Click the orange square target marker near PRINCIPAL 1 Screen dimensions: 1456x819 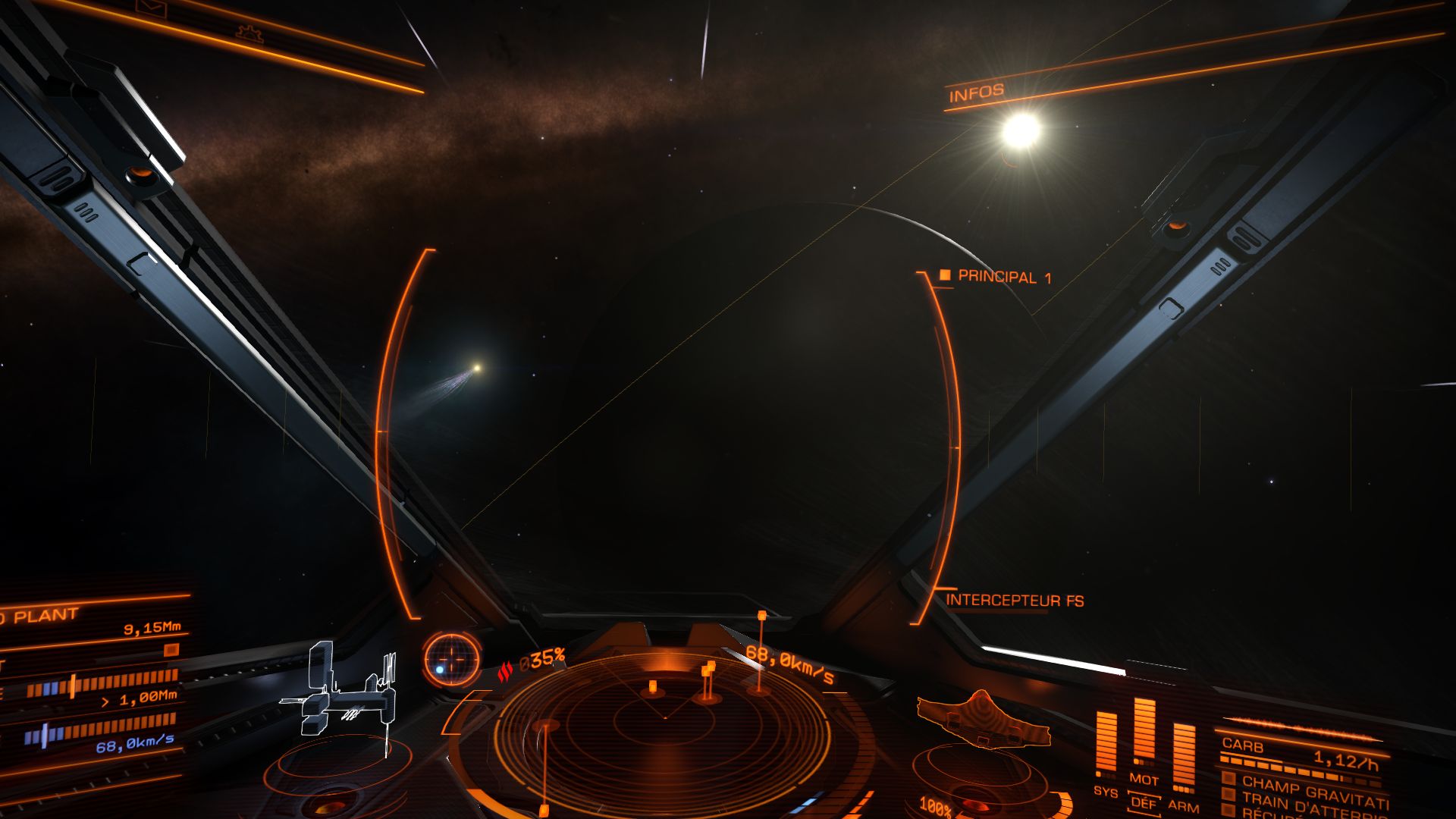pos(944,275)
